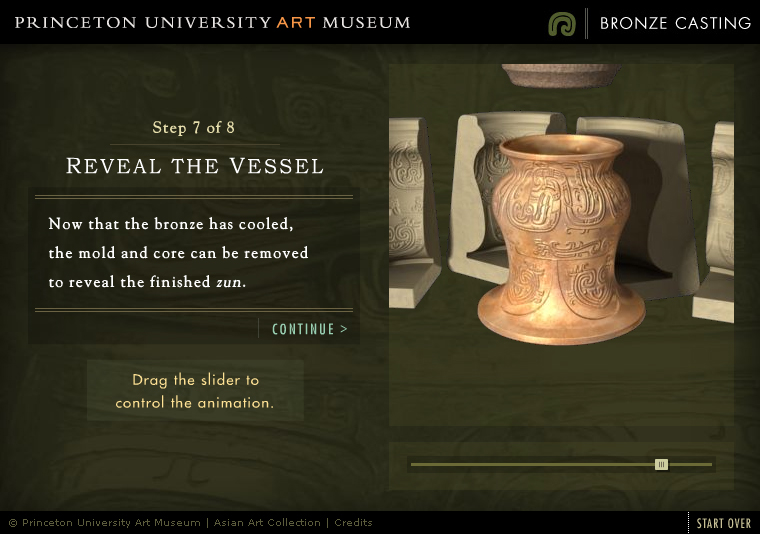
Task: Continue to the next casting step
Action: click(310, 329)
